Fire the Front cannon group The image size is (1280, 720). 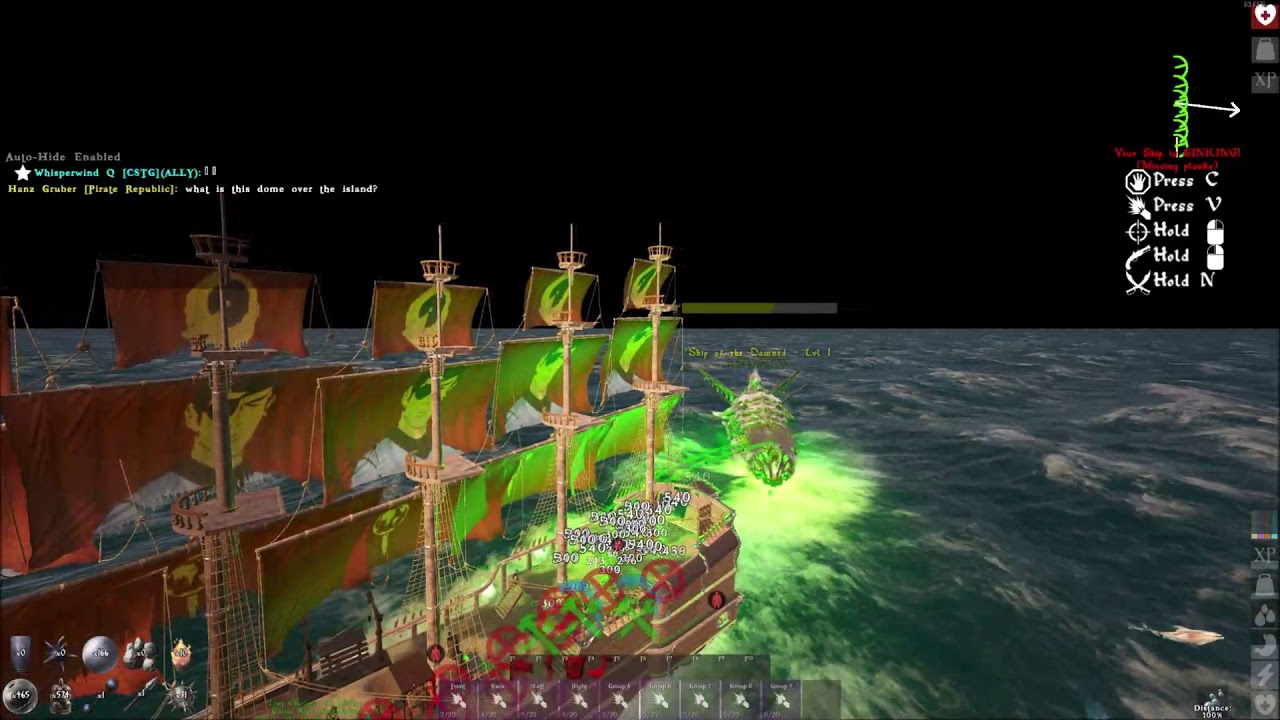(x=458, y=699)
